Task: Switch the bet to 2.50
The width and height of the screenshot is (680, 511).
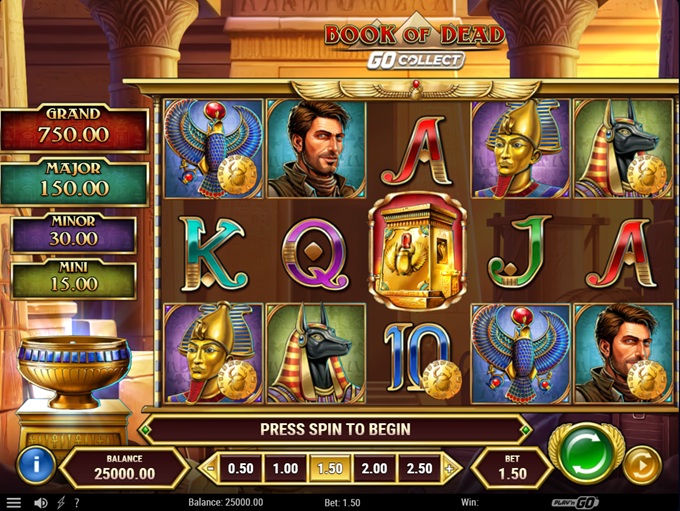Action: click(418, 468)
